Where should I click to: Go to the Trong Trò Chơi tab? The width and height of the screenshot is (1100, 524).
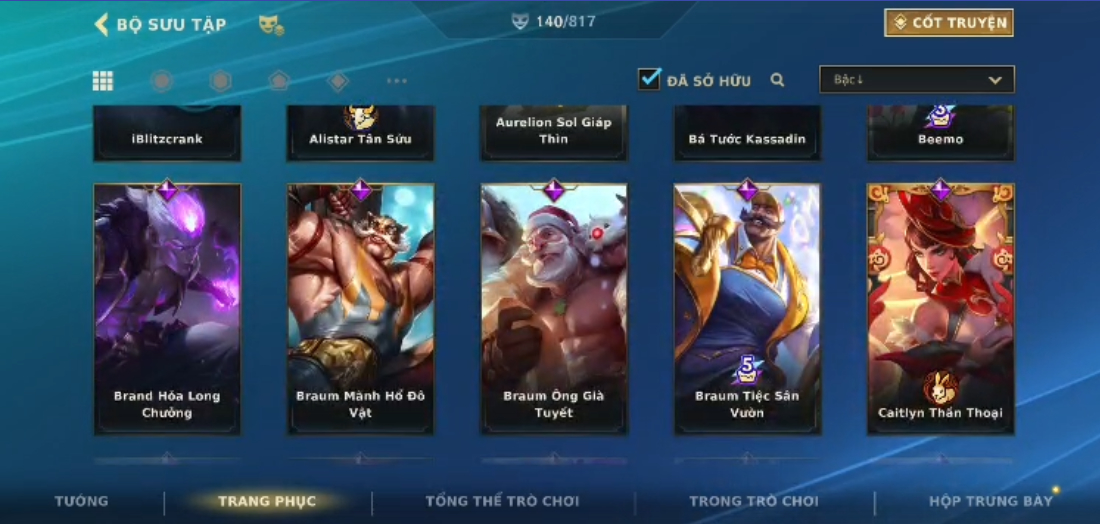[753, 501]
